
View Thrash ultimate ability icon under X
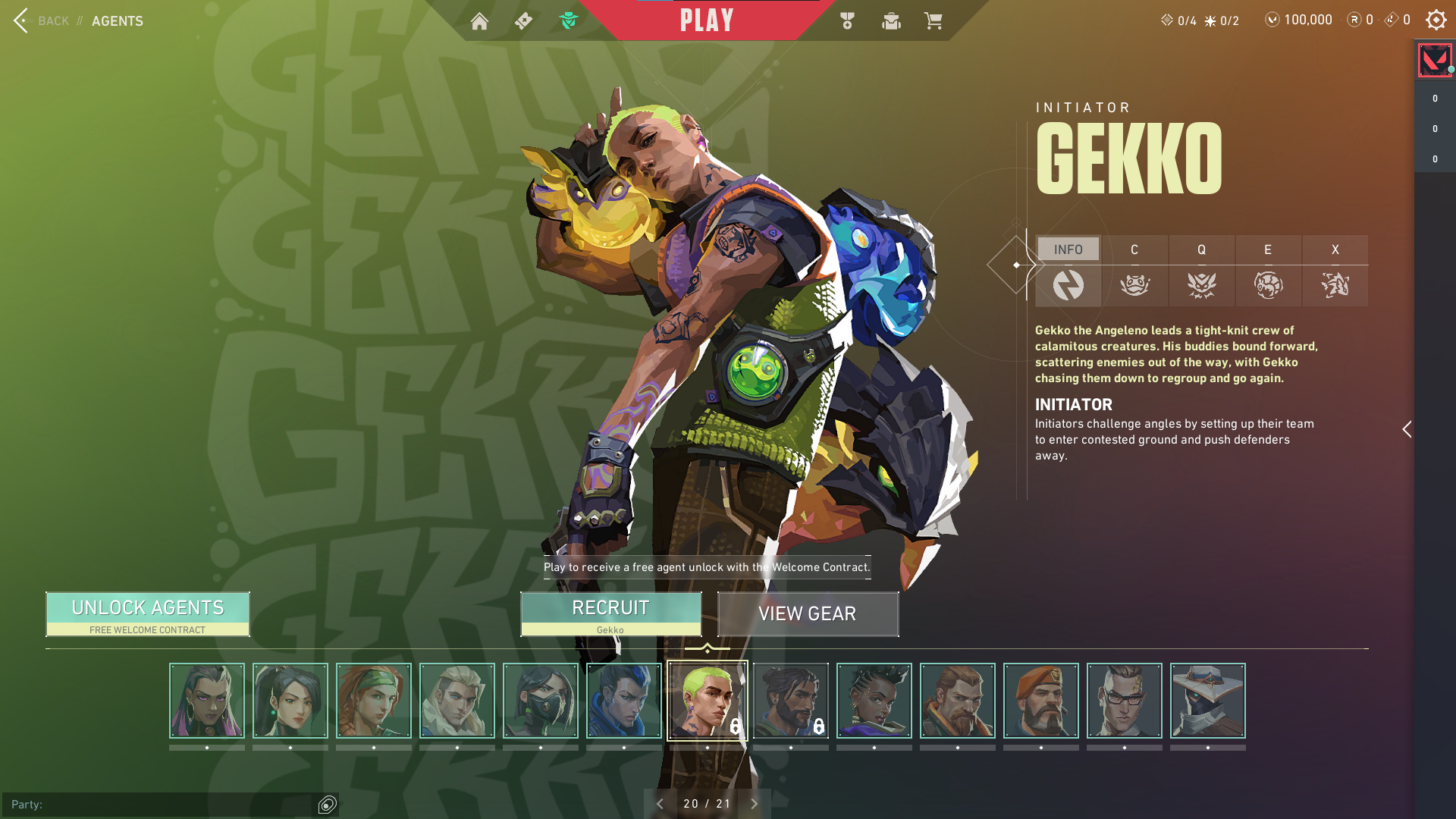pos(1335,286)
